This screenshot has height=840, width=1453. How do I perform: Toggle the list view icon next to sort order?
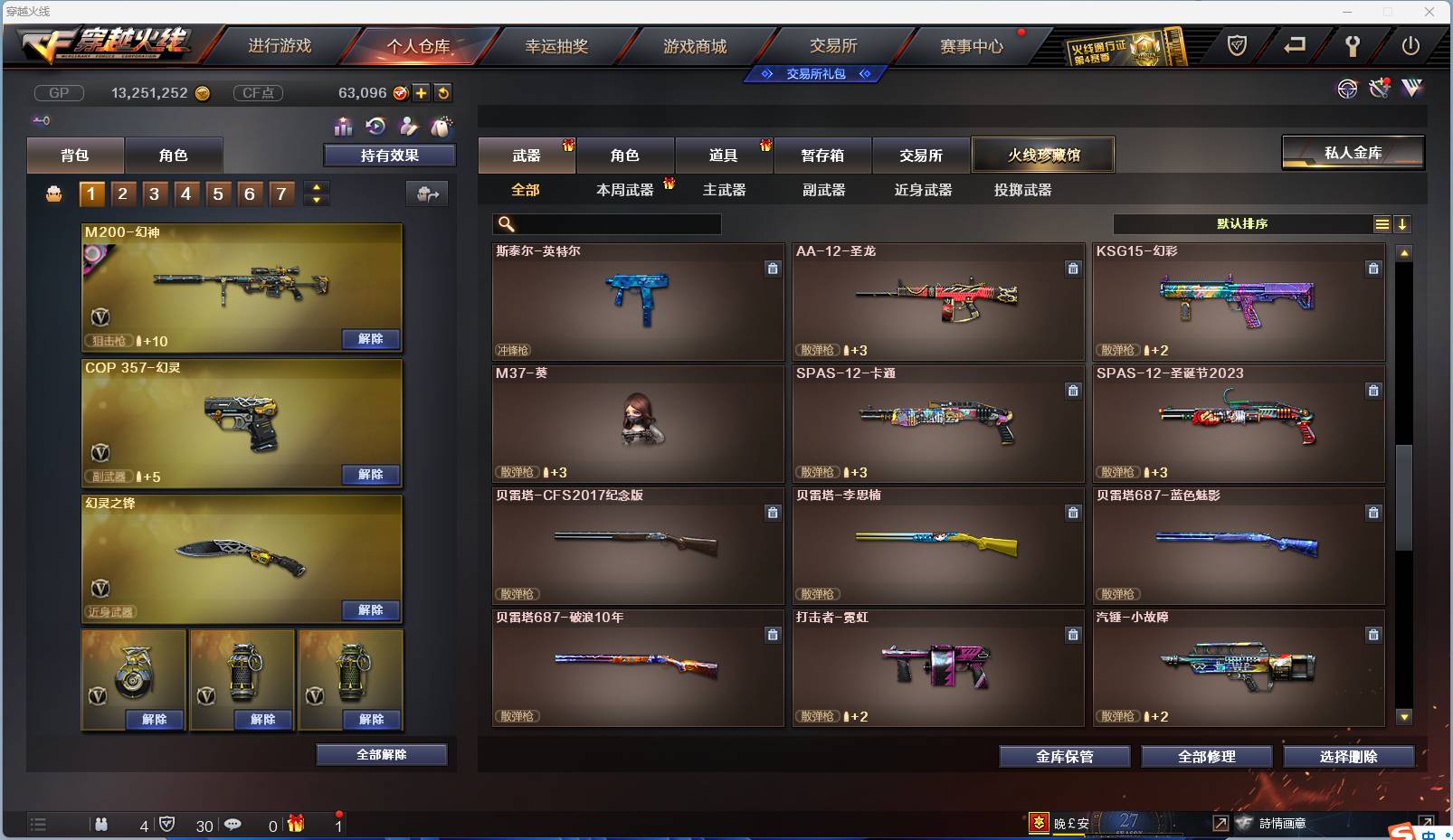[1383, 223]
